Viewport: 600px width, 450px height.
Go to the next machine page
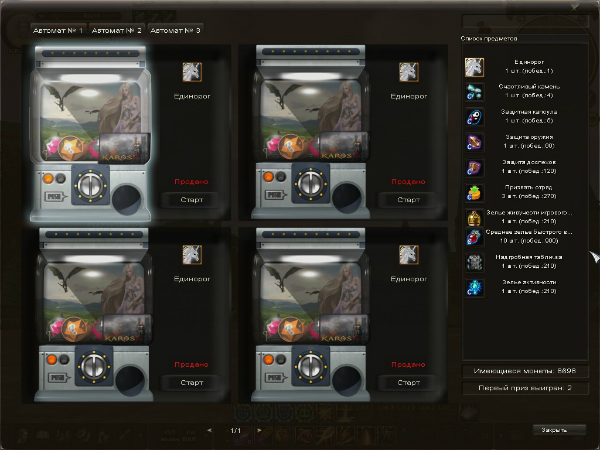pos(259,431)
